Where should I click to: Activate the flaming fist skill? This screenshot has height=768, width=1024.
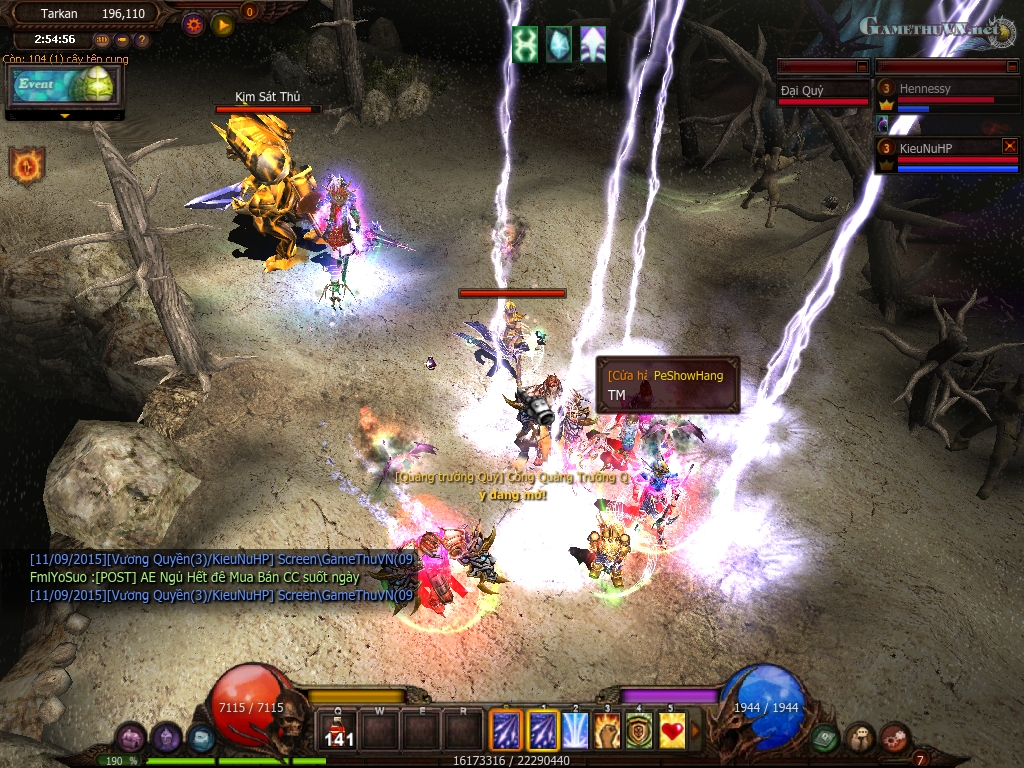click(x=608, y=729)
